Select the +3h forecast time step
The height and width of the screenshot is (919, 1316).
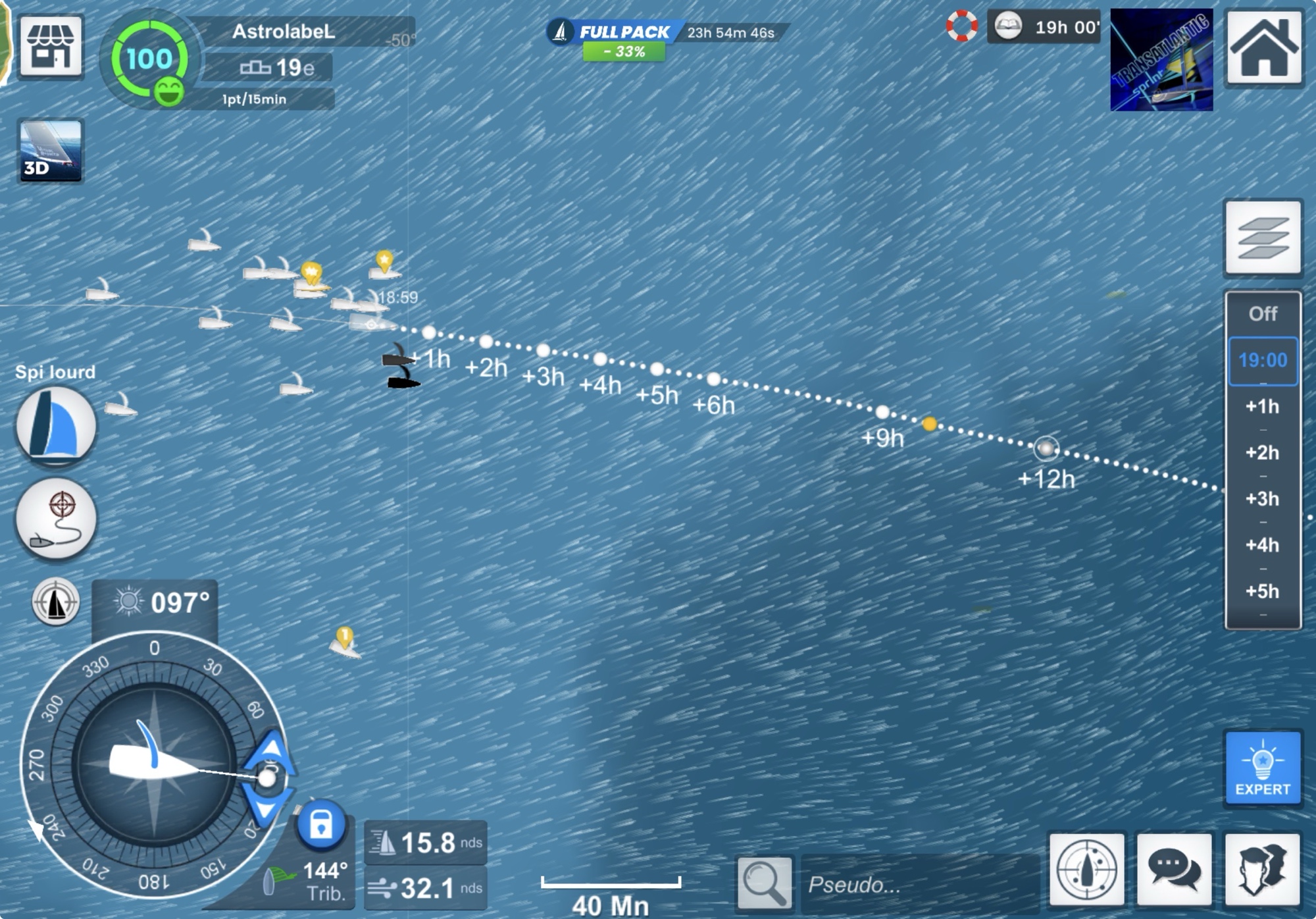tap(1263, 499)
